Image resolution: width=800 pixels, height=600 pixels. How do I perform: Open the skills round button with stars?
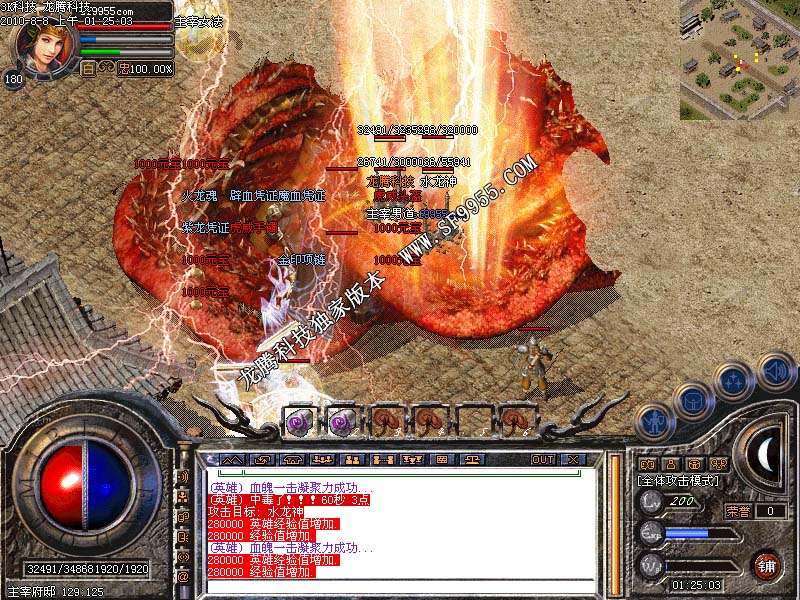coord(735,381)
